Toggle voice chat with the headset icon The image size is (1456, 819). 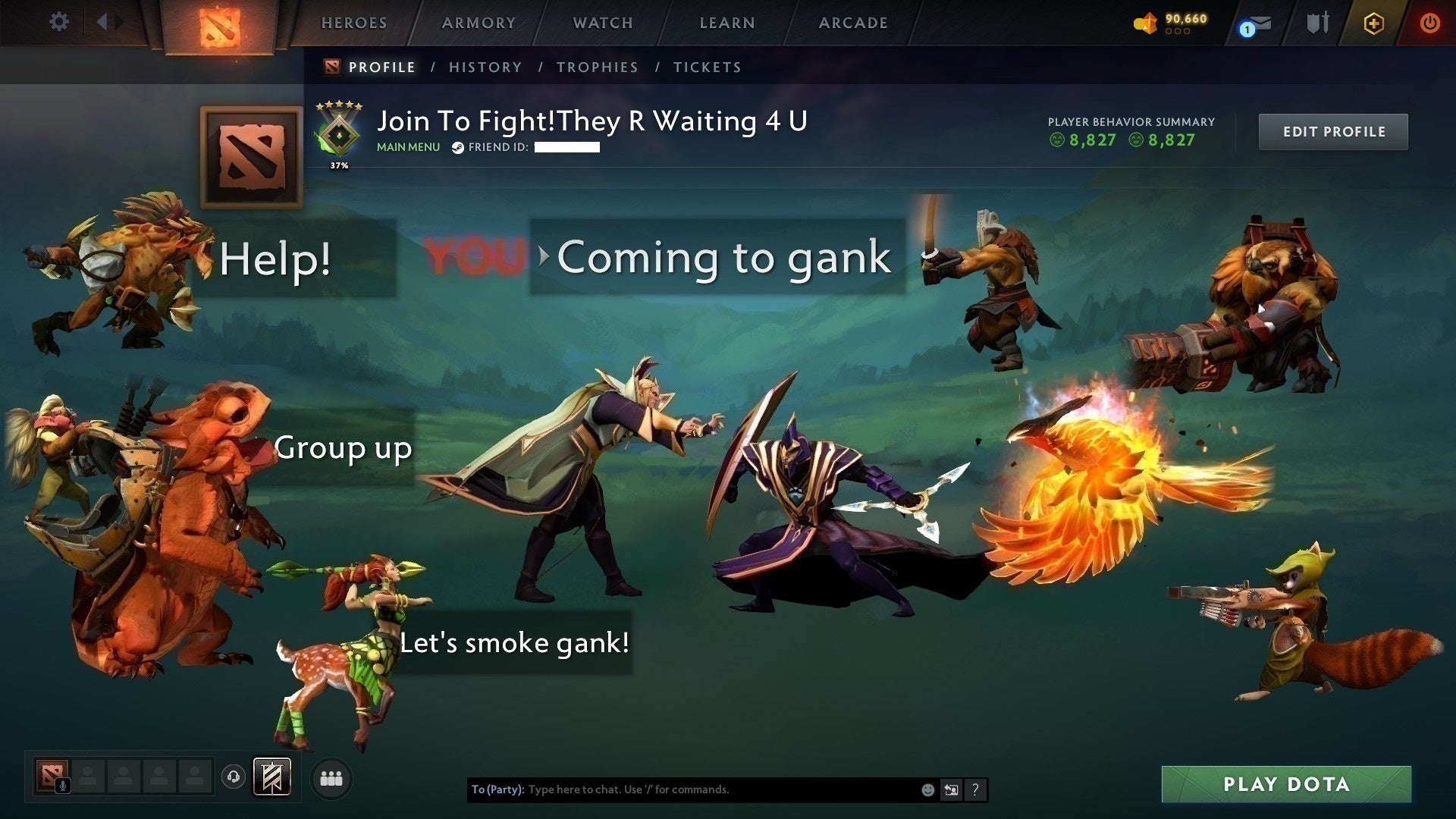coord(233,777)
